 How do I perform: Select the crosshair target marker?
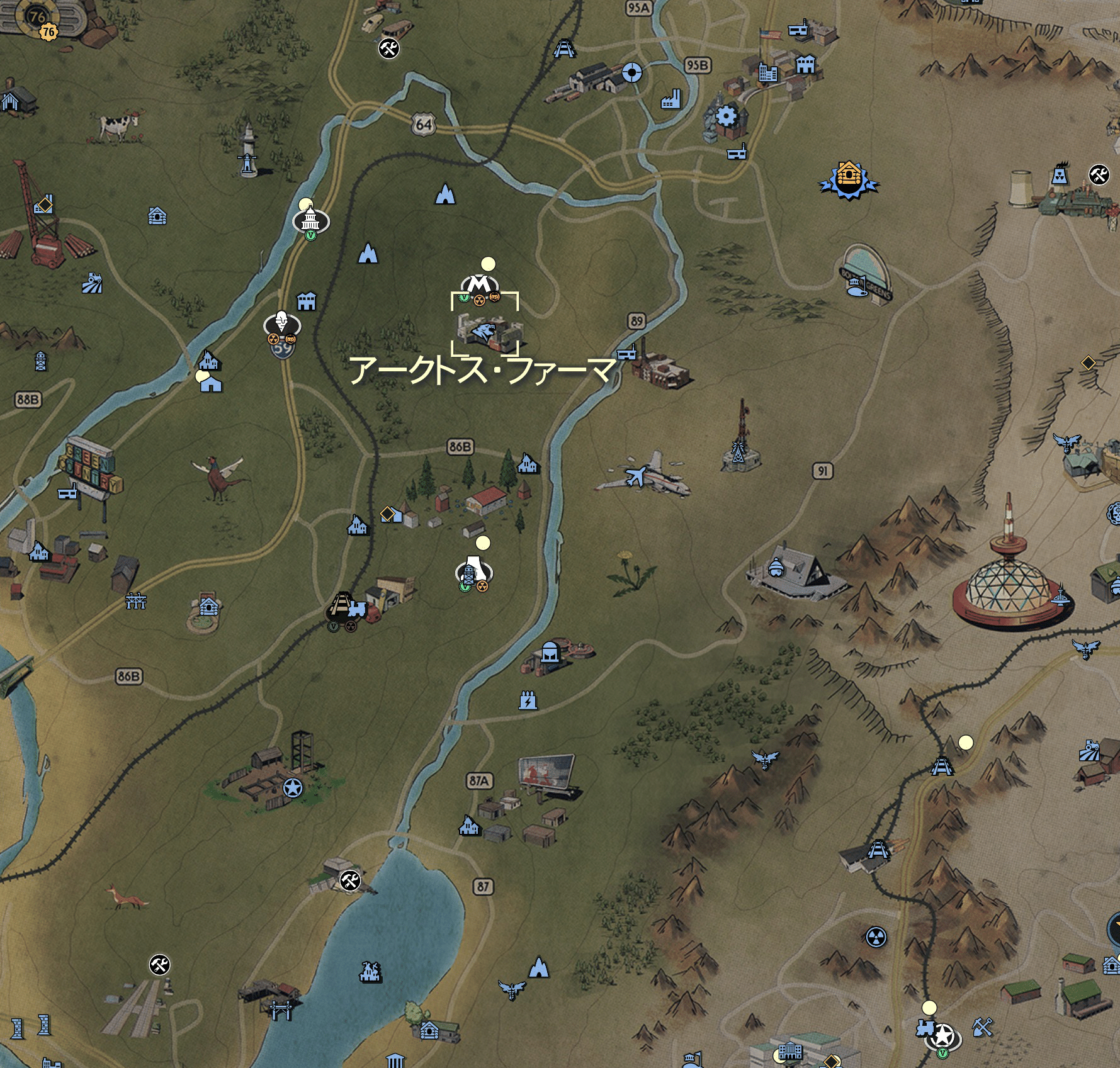click(632, 73)
